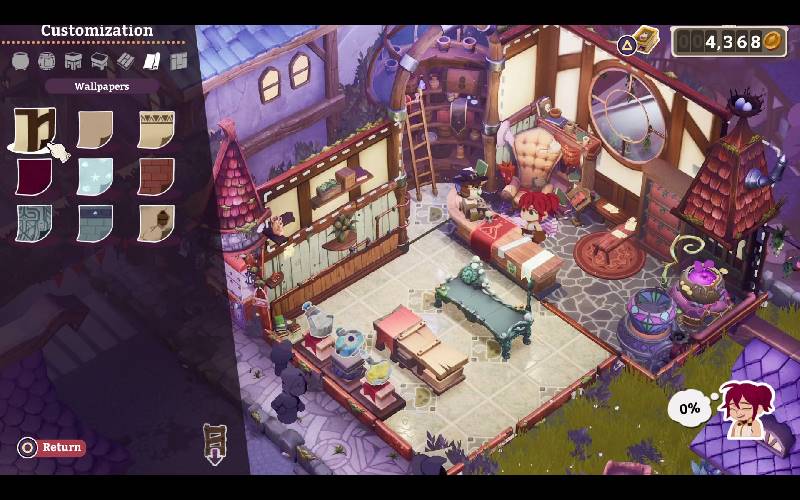Apply the gray-blue stone brick wallpaper
The height and width of the screenshot is (500, 800).
pyautogui.click(x=95, y=223)
